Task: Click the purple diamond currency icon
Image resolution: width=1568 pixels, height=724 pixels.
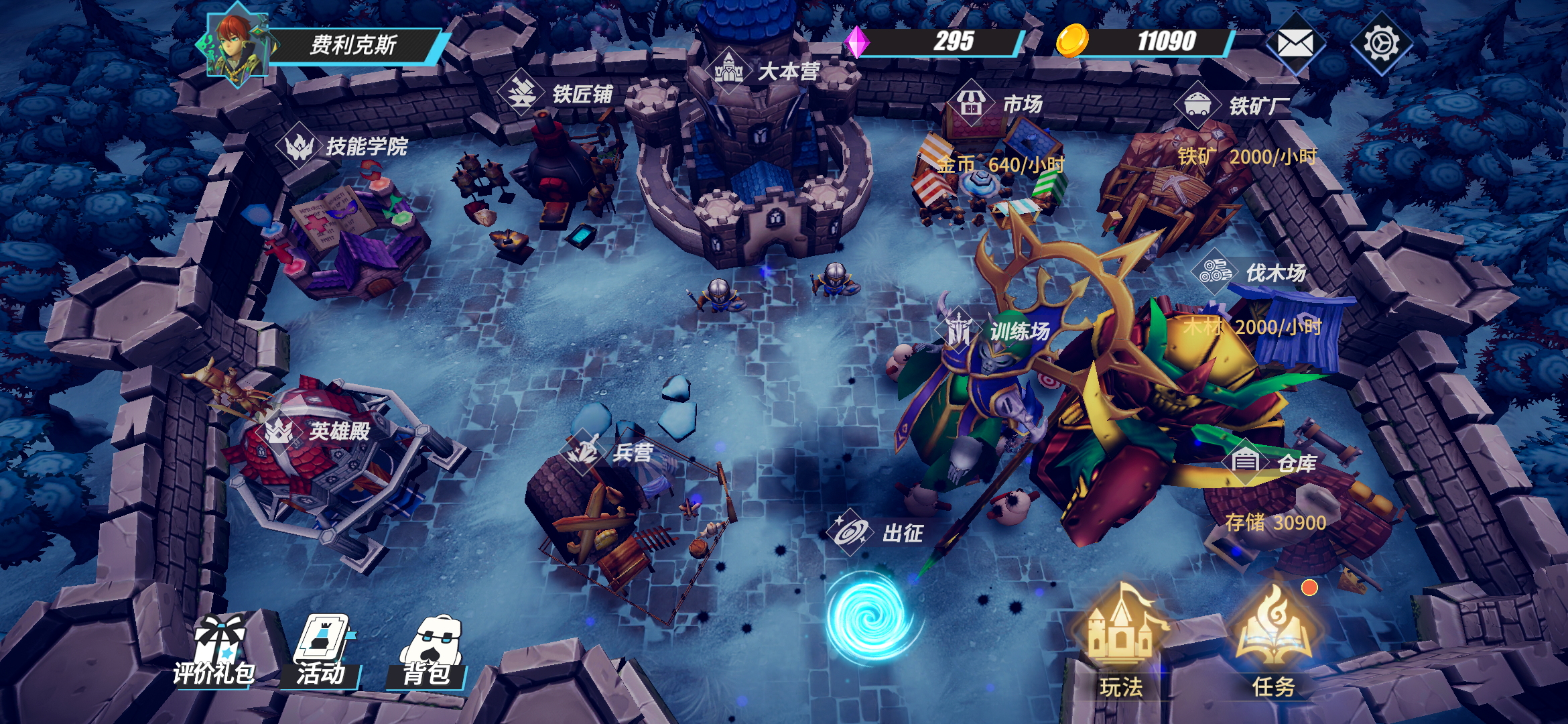Action: click(856, 42)
